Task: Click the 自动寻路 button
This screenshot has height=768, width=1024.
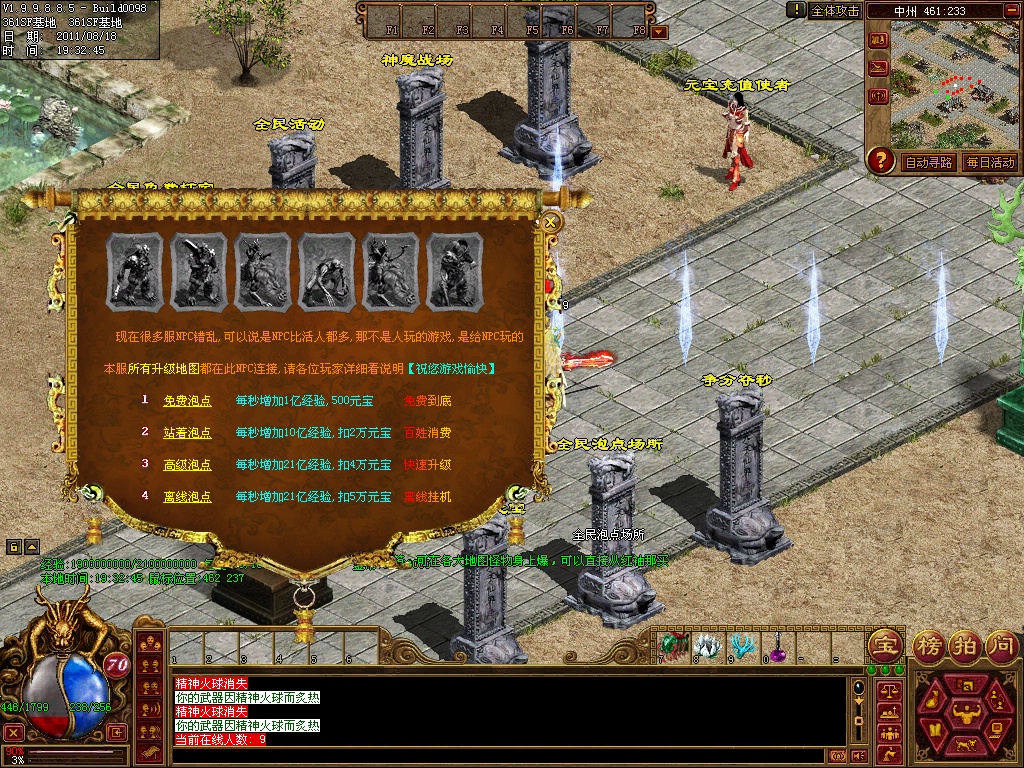Action: [929, 162]
